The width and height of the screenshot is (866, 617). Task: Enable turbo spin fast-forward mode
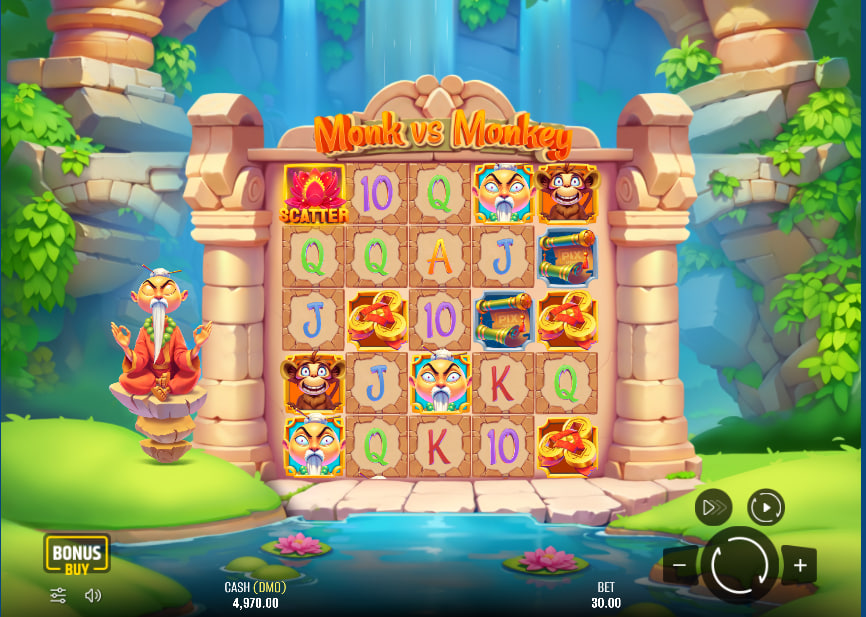713,508
